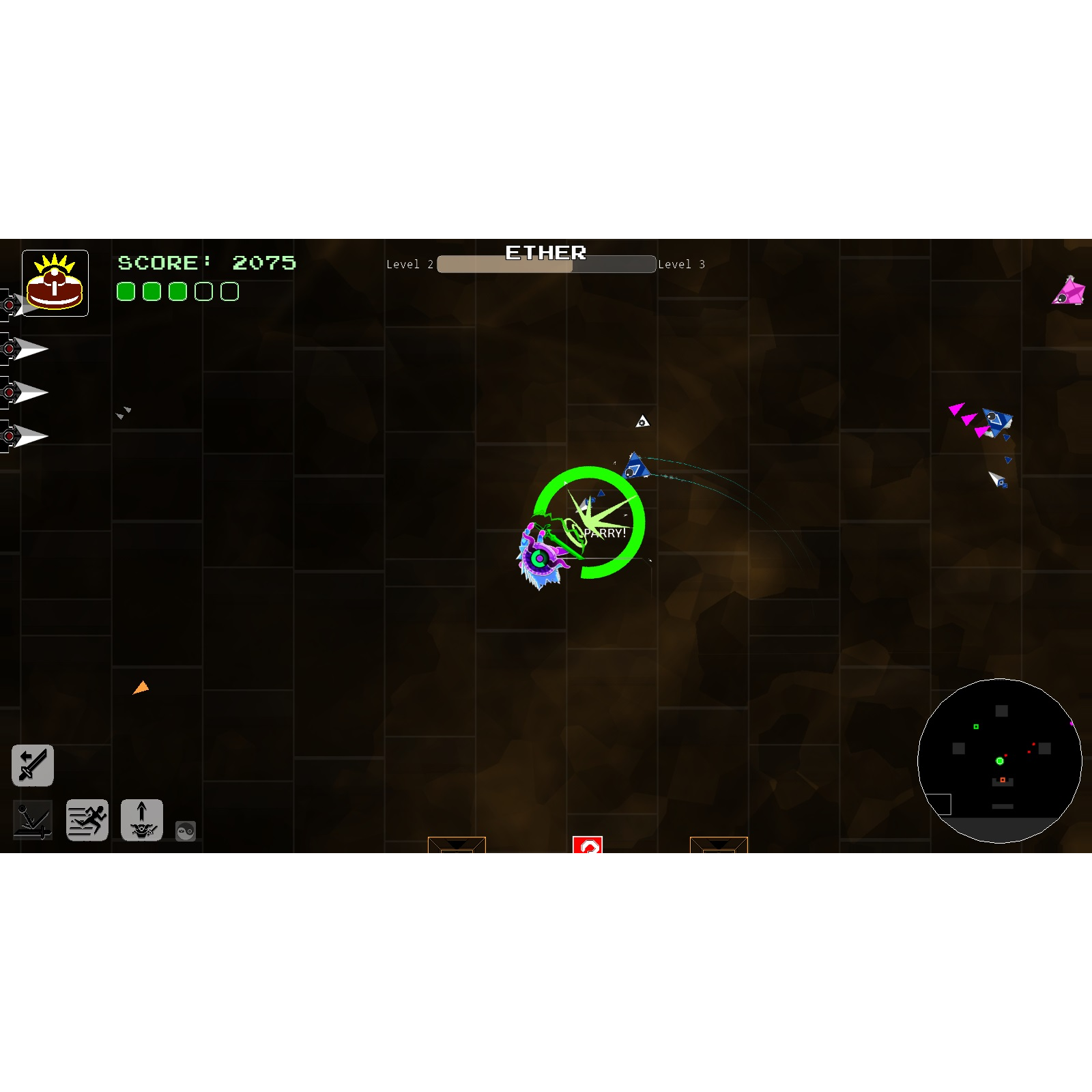Click the small yin-yang ability icon
This screenshot has height=1092, width=1092.
point(184,830)
